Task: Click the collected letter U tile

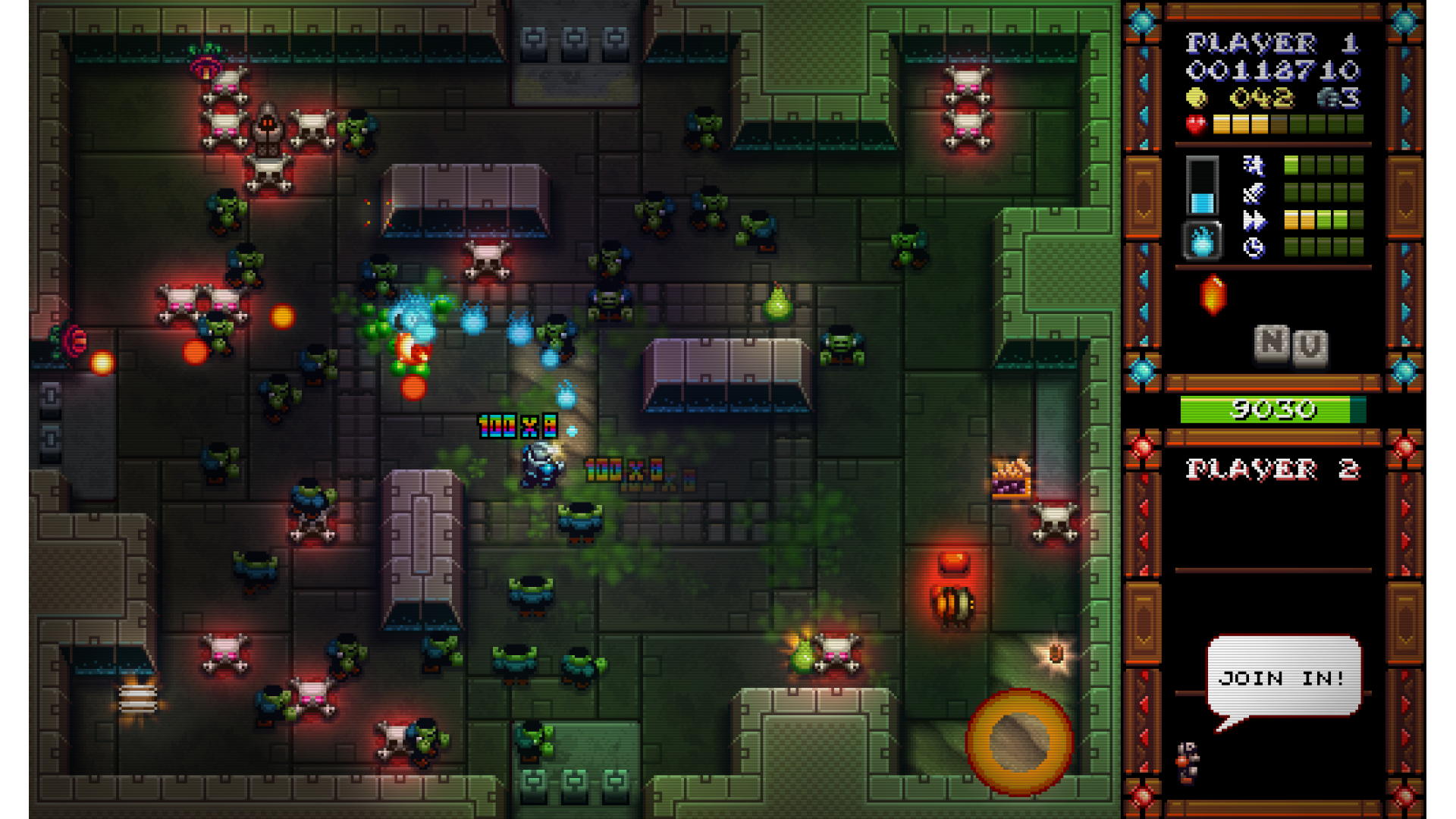Action: pyautogui.click(x=1310, y=348)
